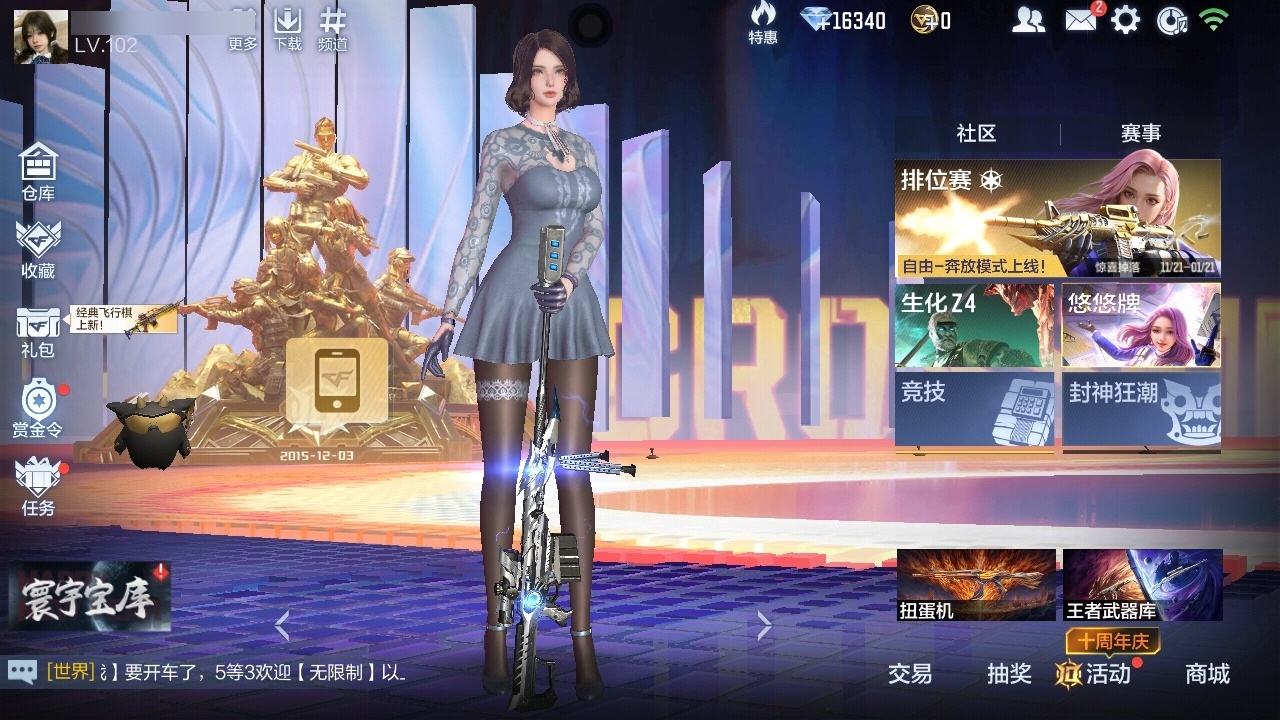Image resolution: width=1280 pixels, height=720 pixels.
Task: Open the 赏金令 bounty pass
Action: coord(38,408)
